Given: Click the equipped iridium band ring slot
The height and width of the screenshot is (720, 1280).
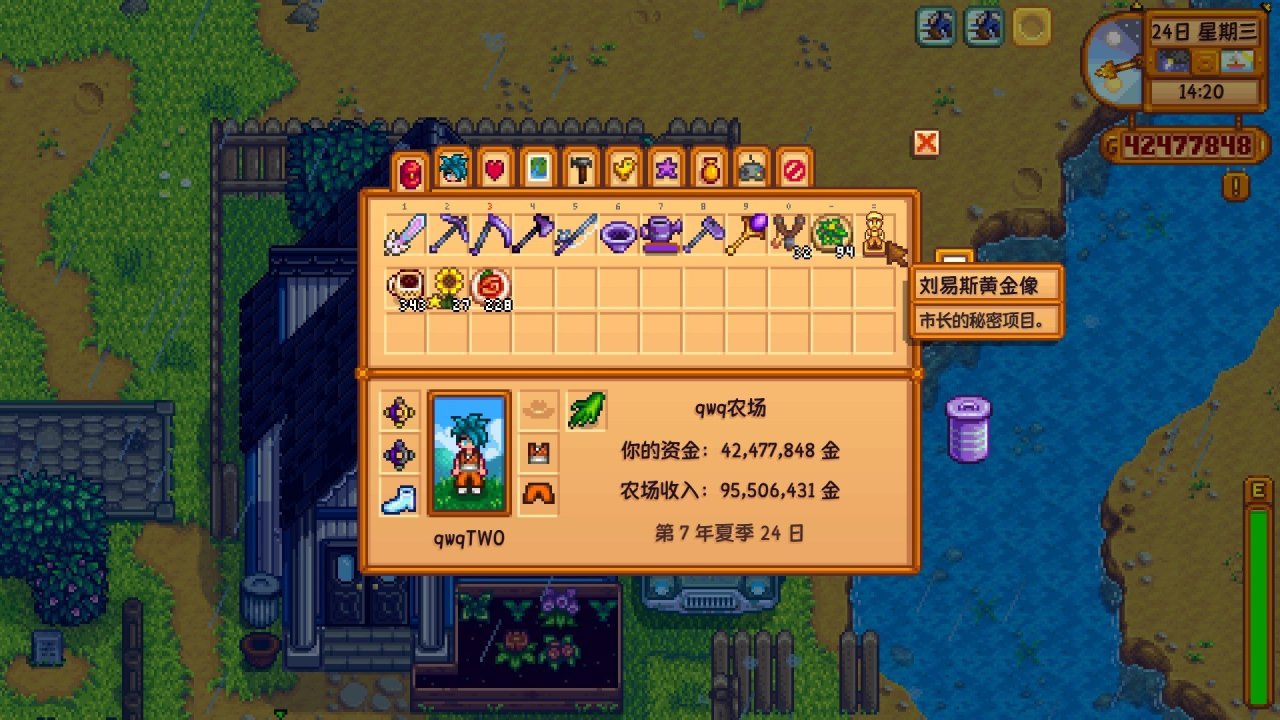Looking at the screenshot, I should (x=399, y=411).
